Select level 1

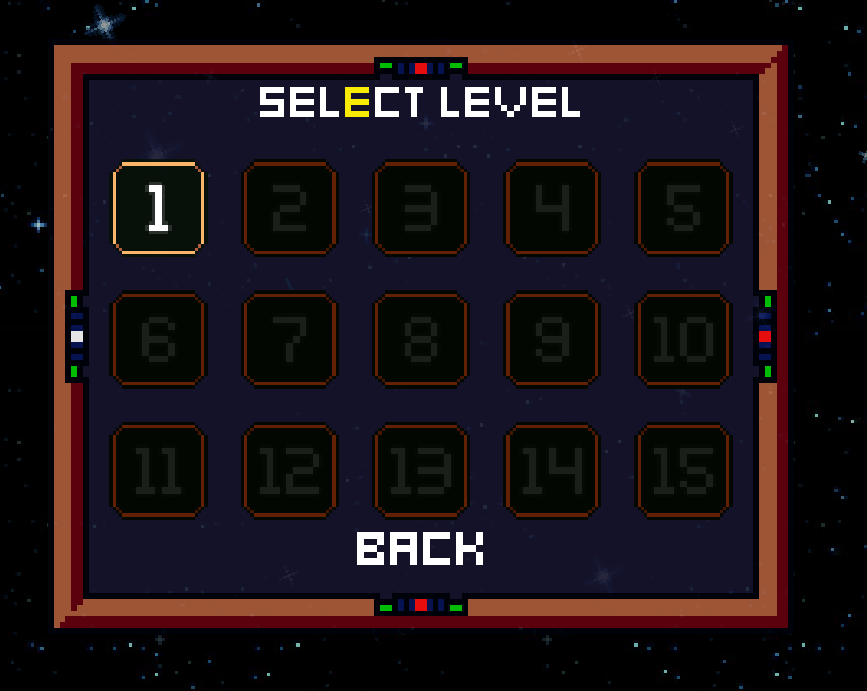(x=158, y=208)
